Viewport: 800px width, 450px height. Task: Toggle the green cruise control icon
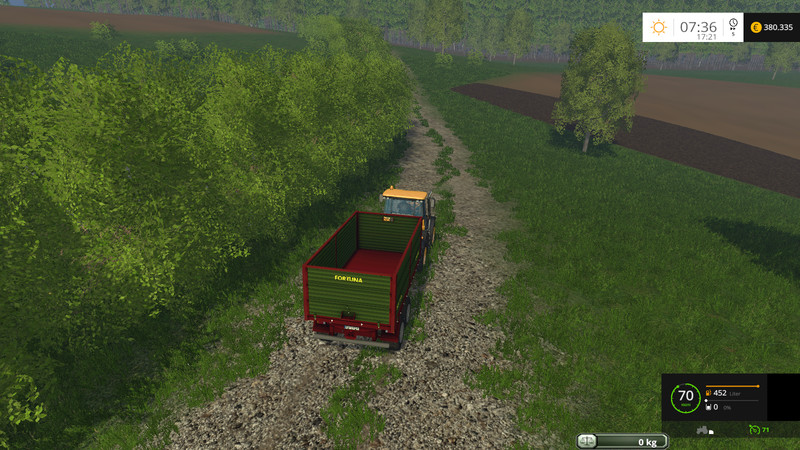coord(753,430)
